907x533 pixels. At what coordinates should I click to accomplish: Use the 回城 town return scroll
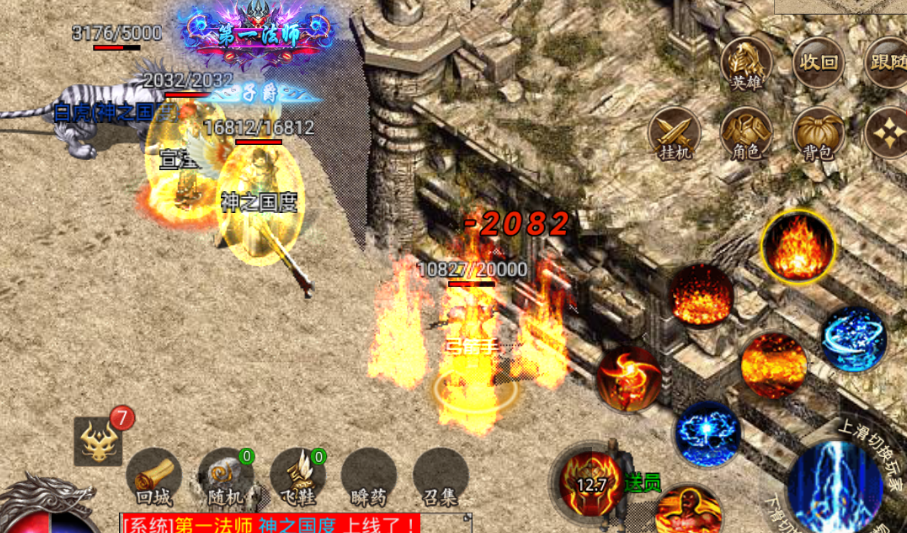click(155, 475)
